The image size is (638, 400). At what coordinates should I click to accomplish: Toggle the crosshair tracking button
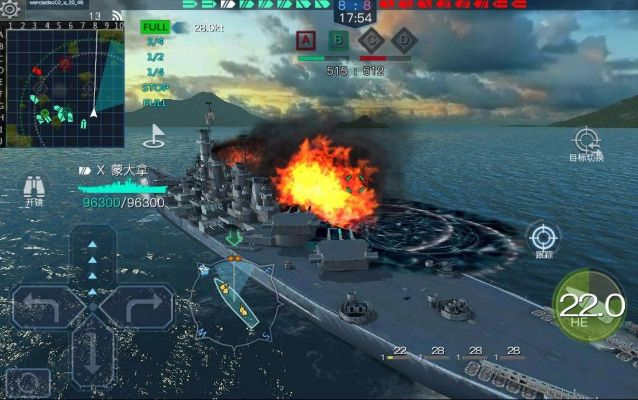(x=544, y=239)
